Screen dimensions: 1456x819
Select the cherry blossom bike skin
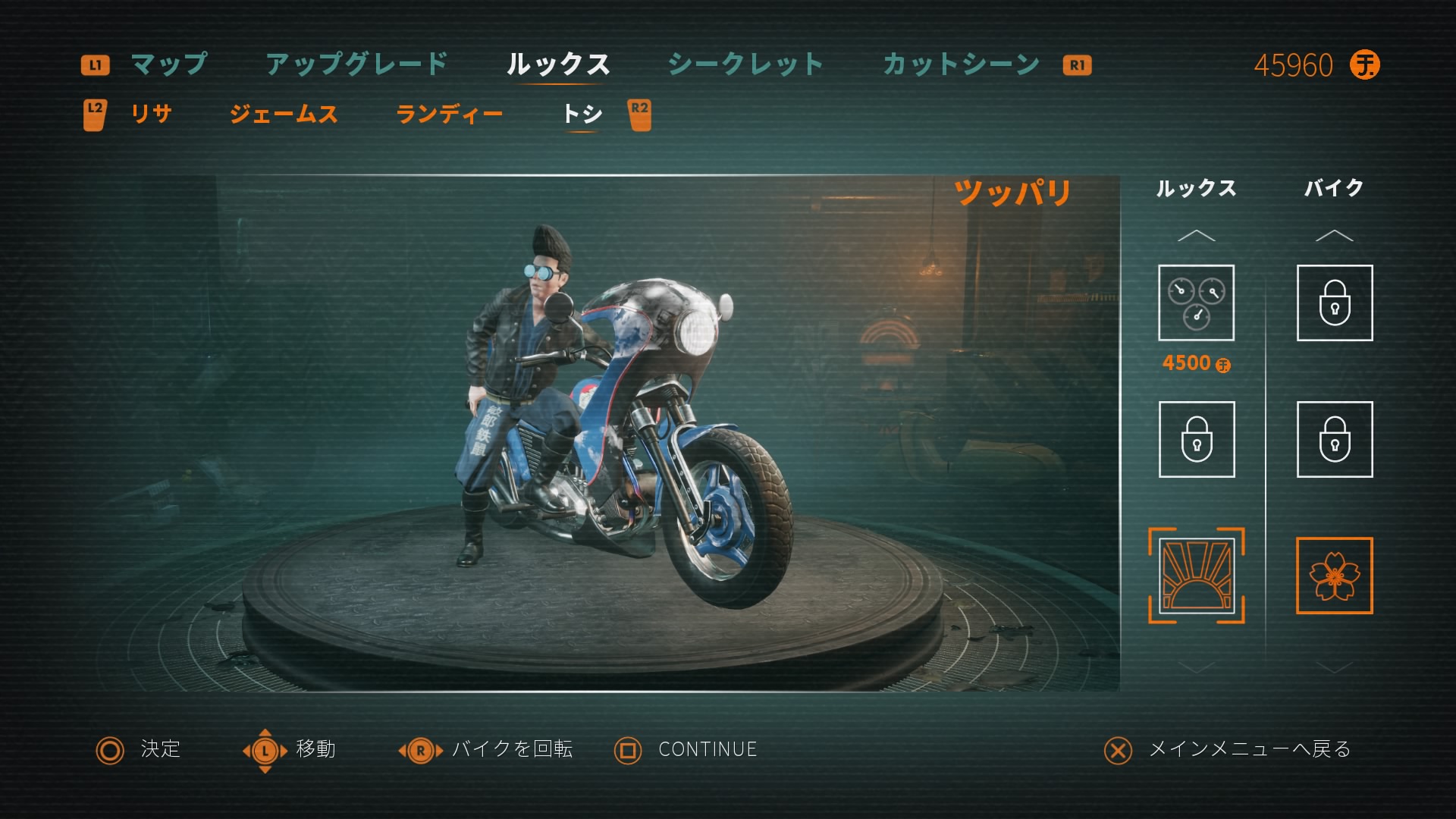(1334, 576)
